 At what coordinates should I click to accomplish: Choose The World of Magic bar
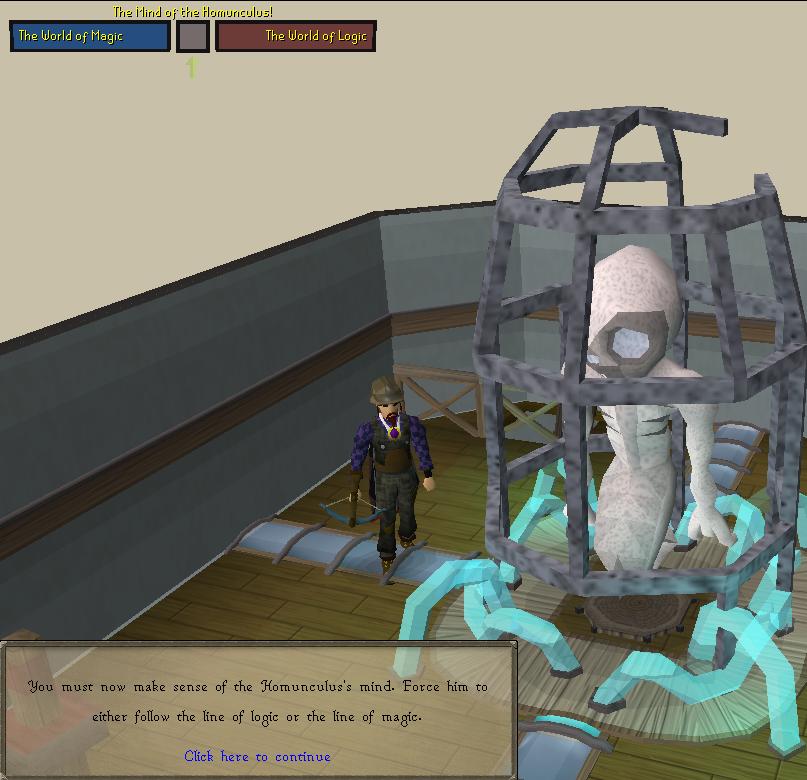tap(90, 36)
